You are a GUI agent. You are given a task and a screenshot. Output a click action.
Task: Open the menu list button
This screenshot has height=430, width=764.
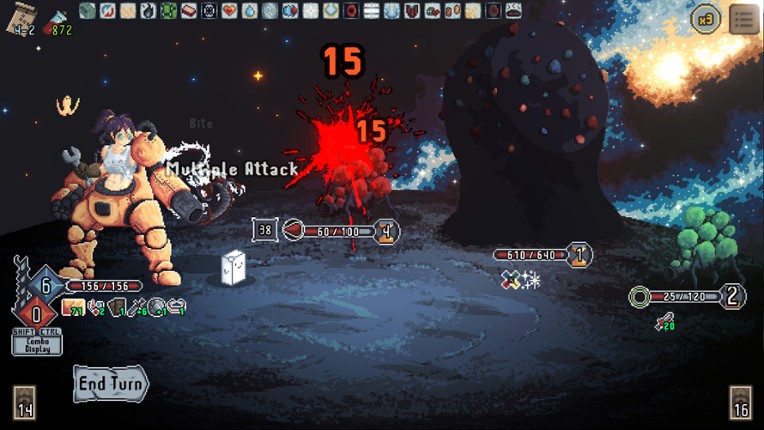[744, 19]
